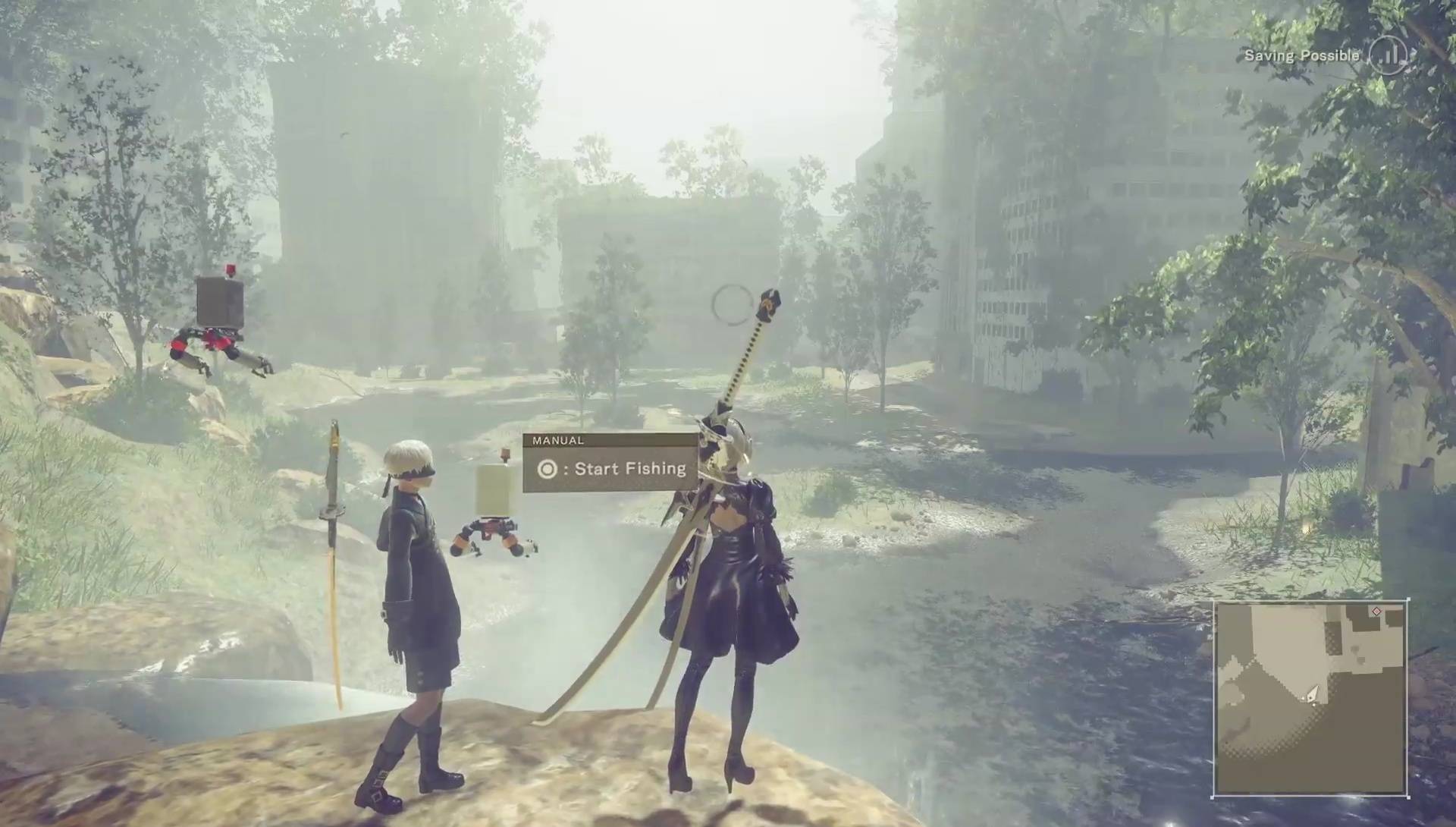Screen dimensions: 1456x827
Task: Click the red diamond quest marker on the minimap
Action: point(1376,612)
